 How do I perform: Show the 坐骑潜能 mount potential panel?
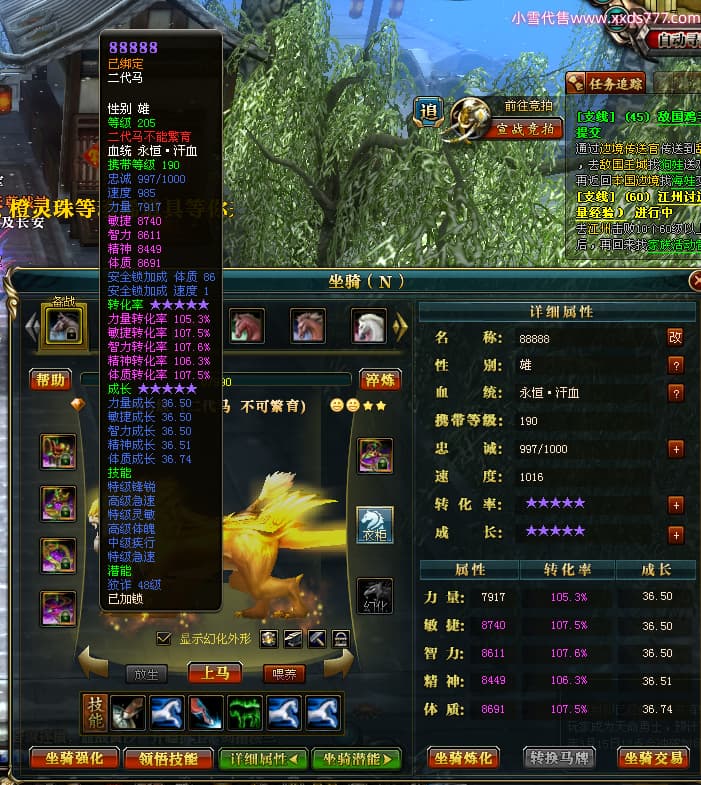tap(355, 758)
